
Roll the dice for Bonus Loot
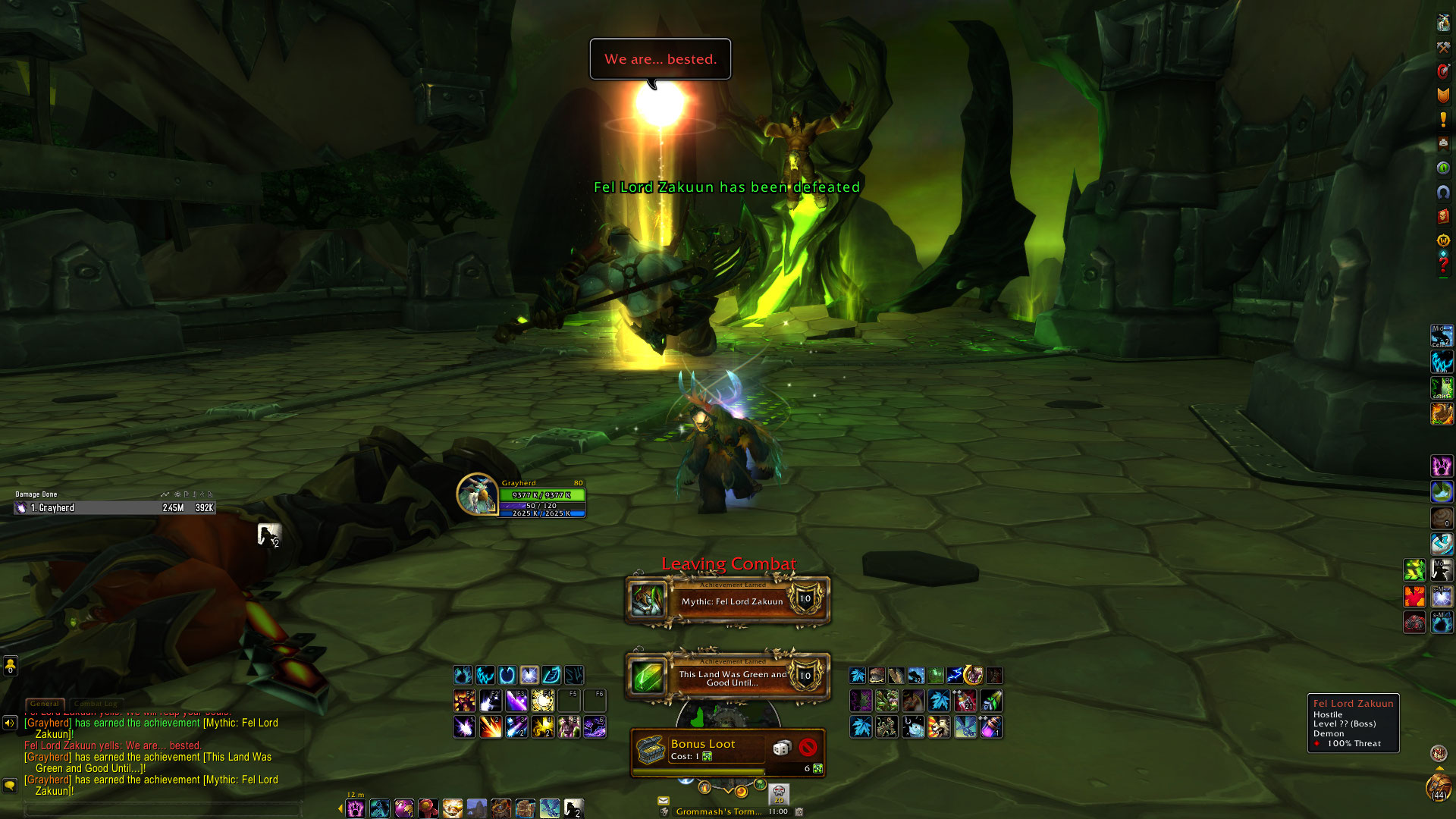coord(781,748)
